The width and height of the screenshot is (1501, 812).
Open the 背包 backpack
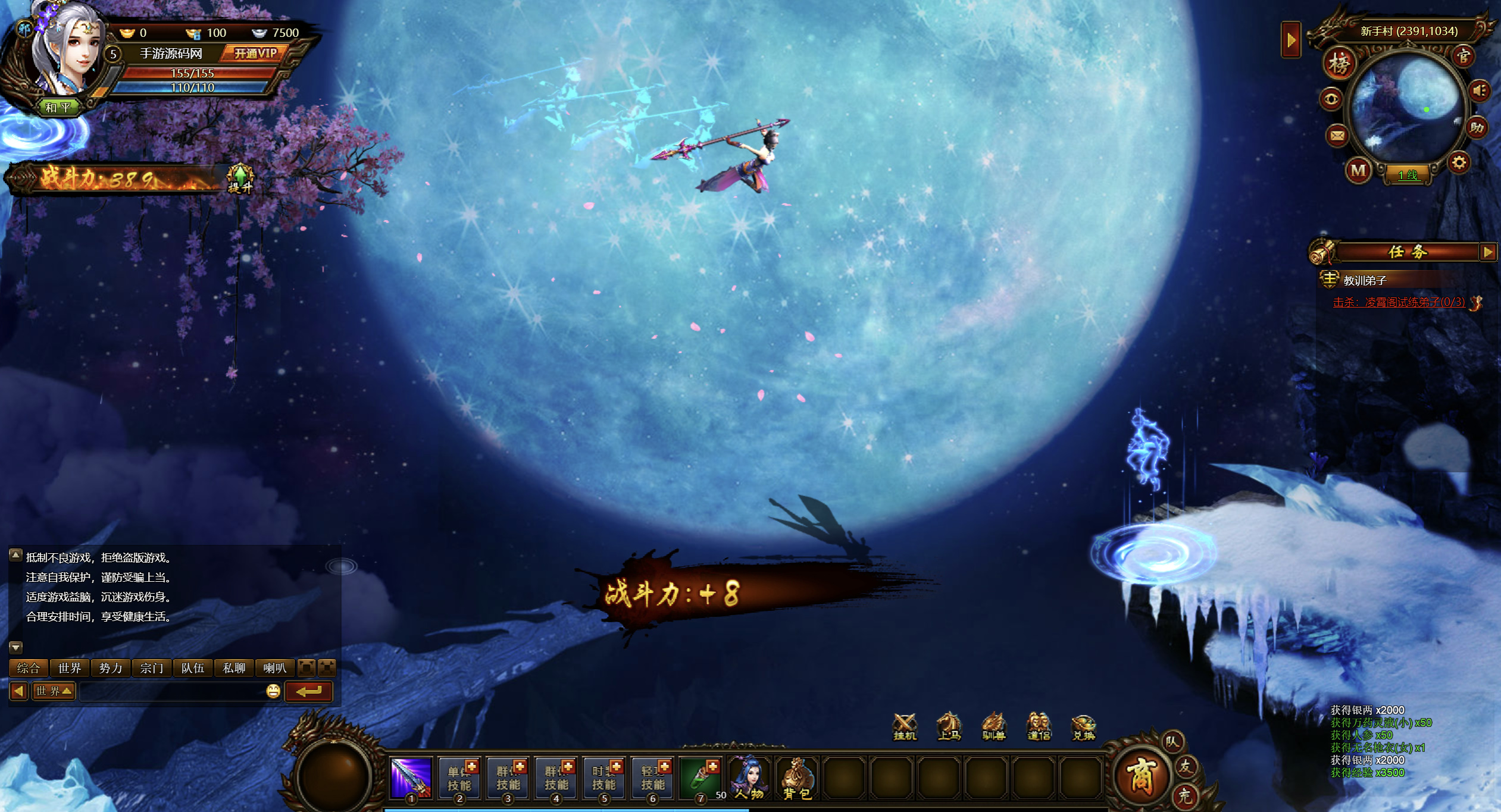click(x=797, y=777)
